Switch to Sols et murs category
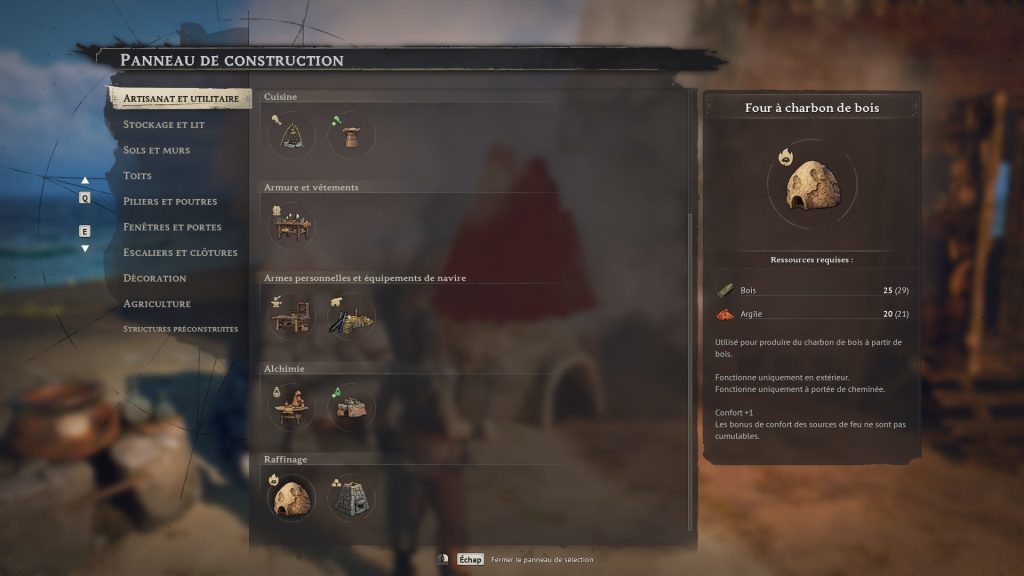Viewport: 1024px width, 576px height. (x=156, y=150)
